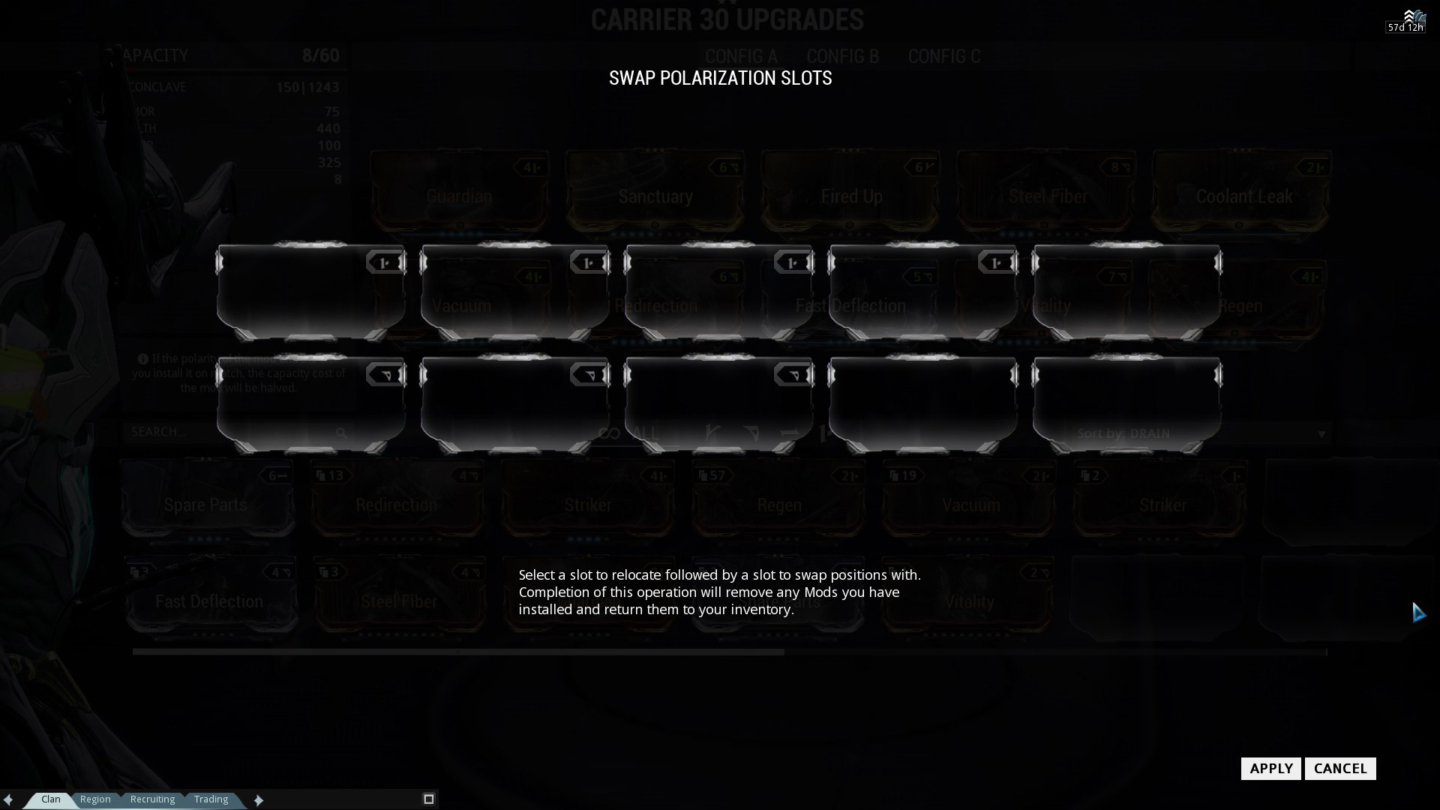
Task: Click the dropdown arrow beside Sort by
Action: coord(1322,433)
